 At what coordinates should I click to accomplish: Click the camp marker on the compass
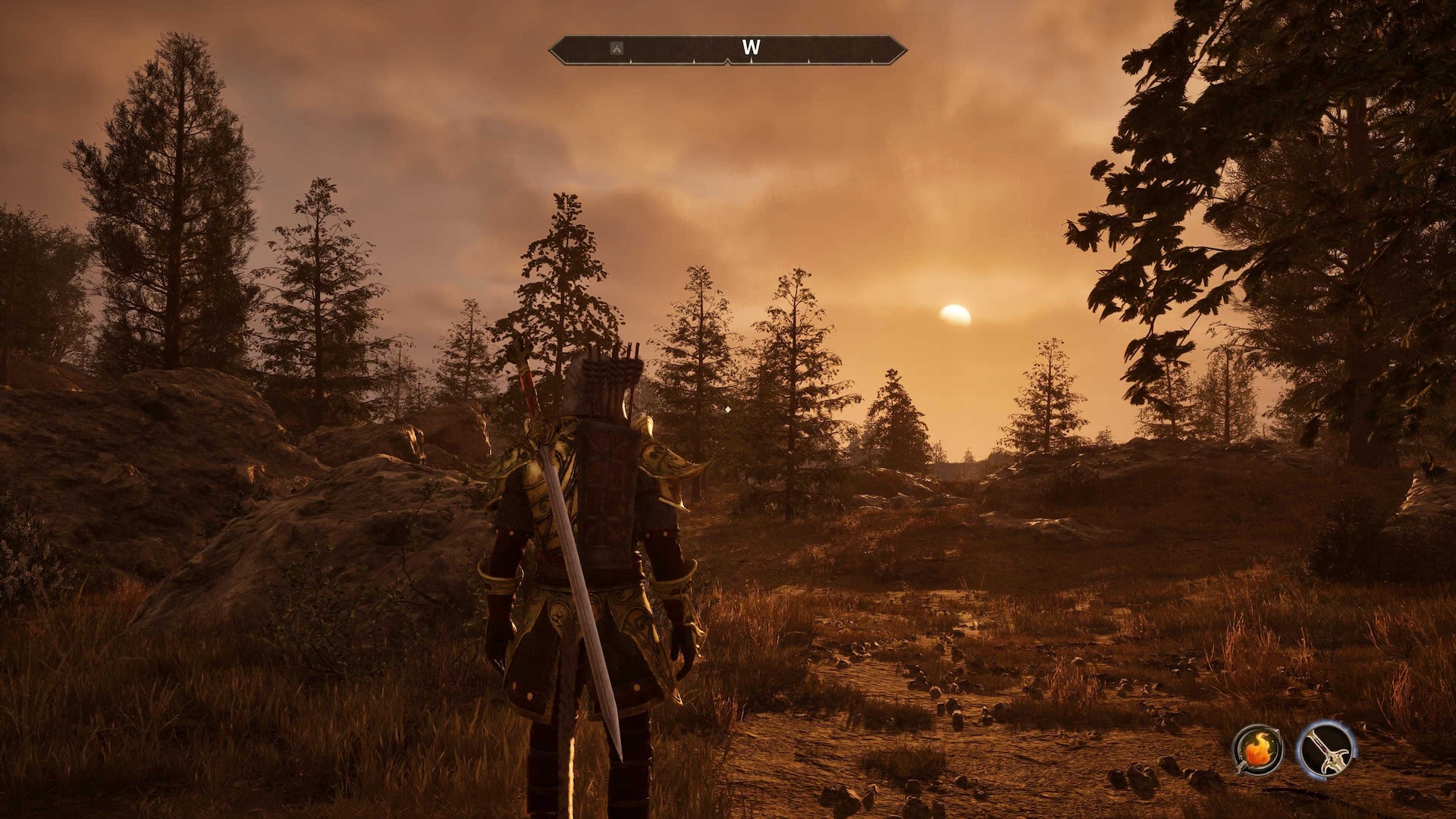point(617,49)
